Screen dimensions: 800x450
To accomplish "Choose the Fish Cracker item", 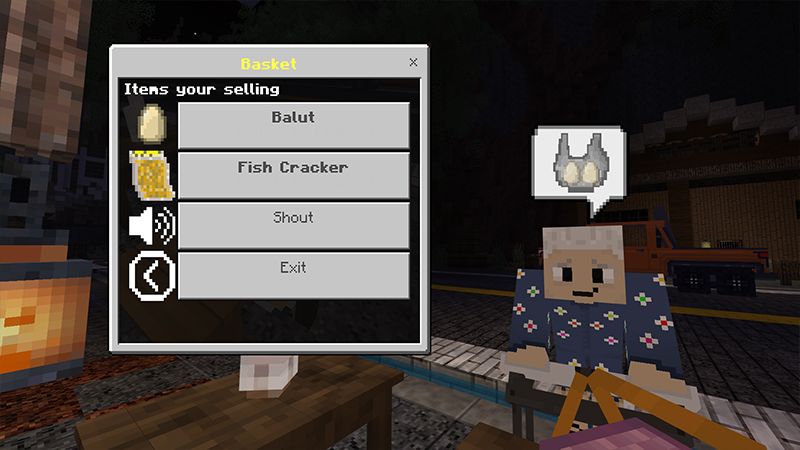I will 293,174.
